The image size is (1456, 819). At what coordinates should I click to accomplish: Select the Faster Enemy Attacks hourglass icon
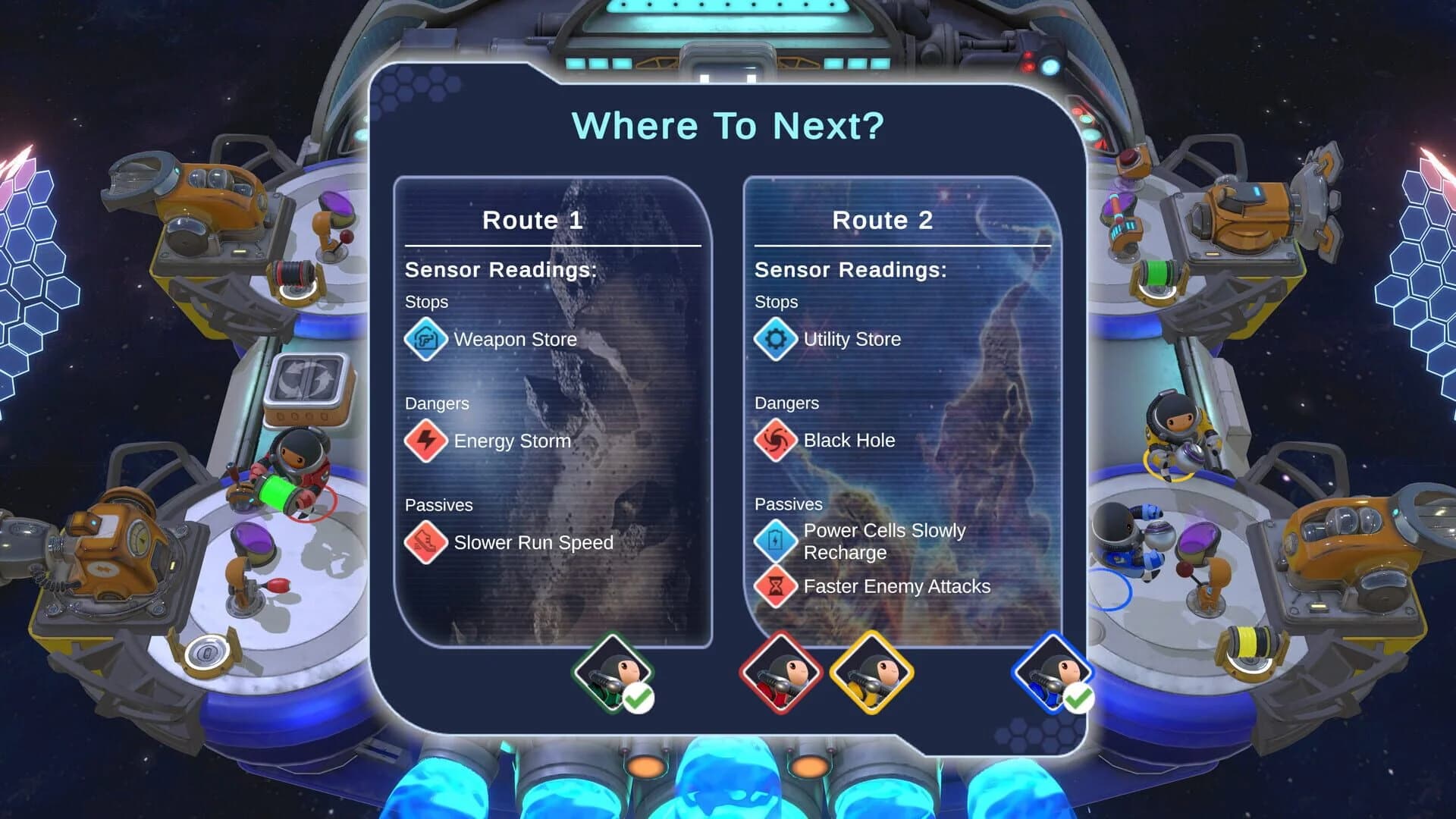tap(775, 588)
